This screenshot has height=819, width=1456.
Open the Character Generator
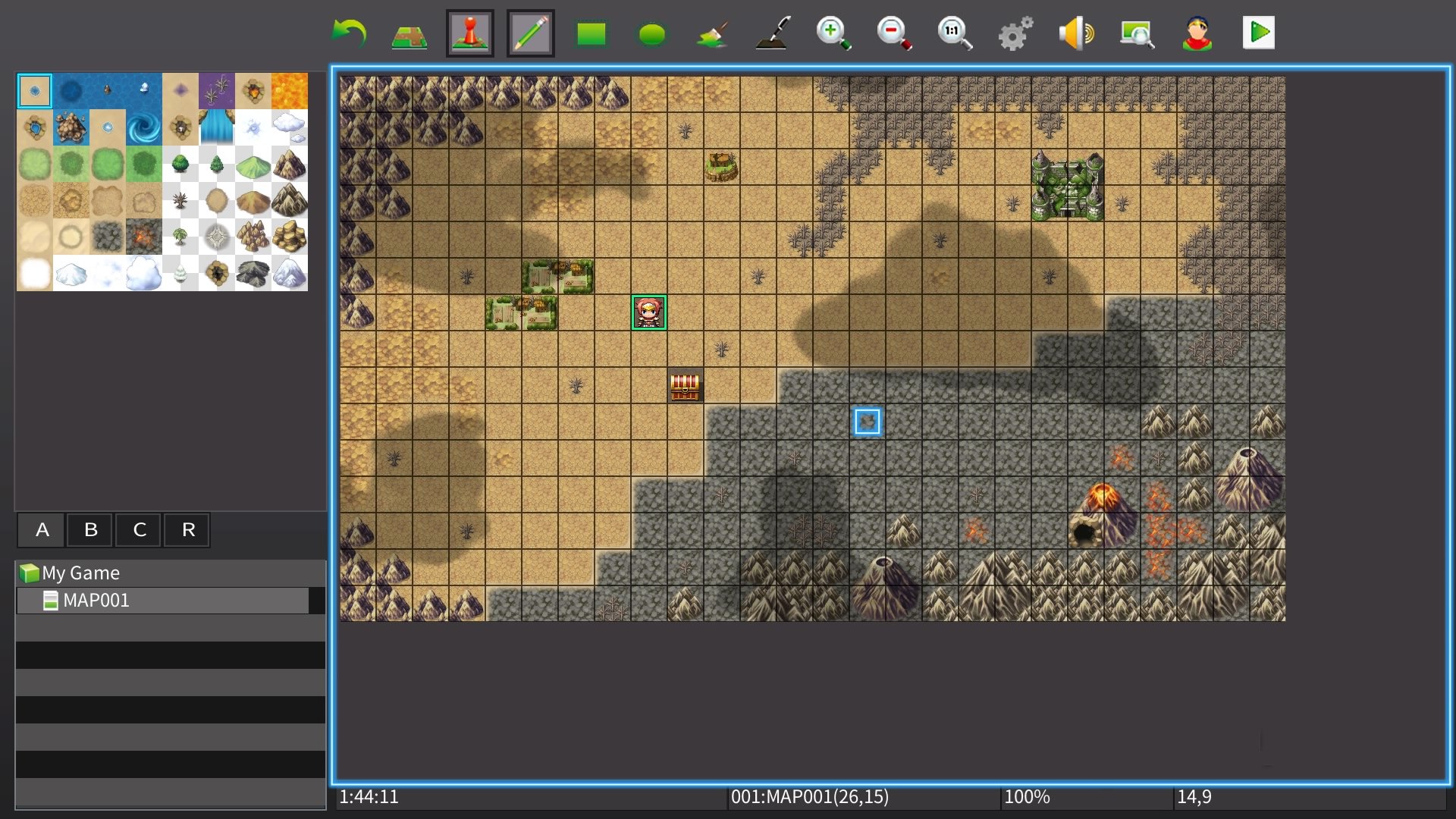[x=1198, y=32]
